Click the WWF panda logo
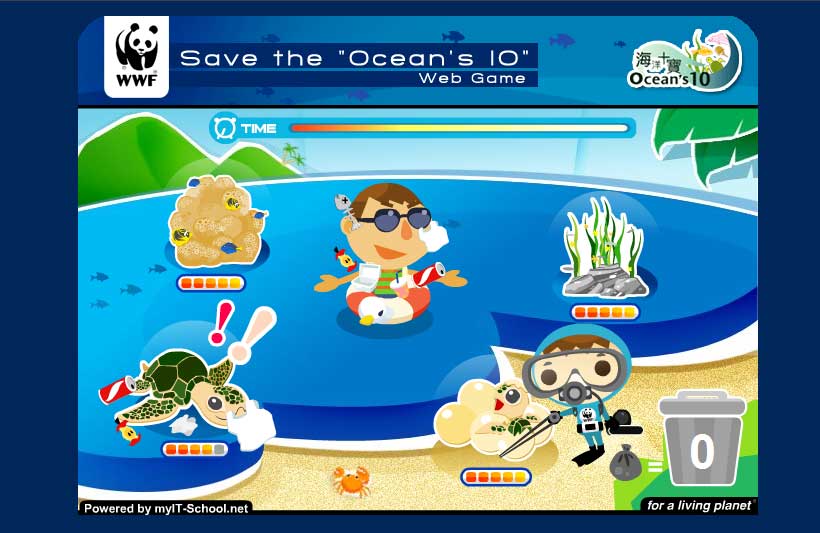 tap(136, 59)
